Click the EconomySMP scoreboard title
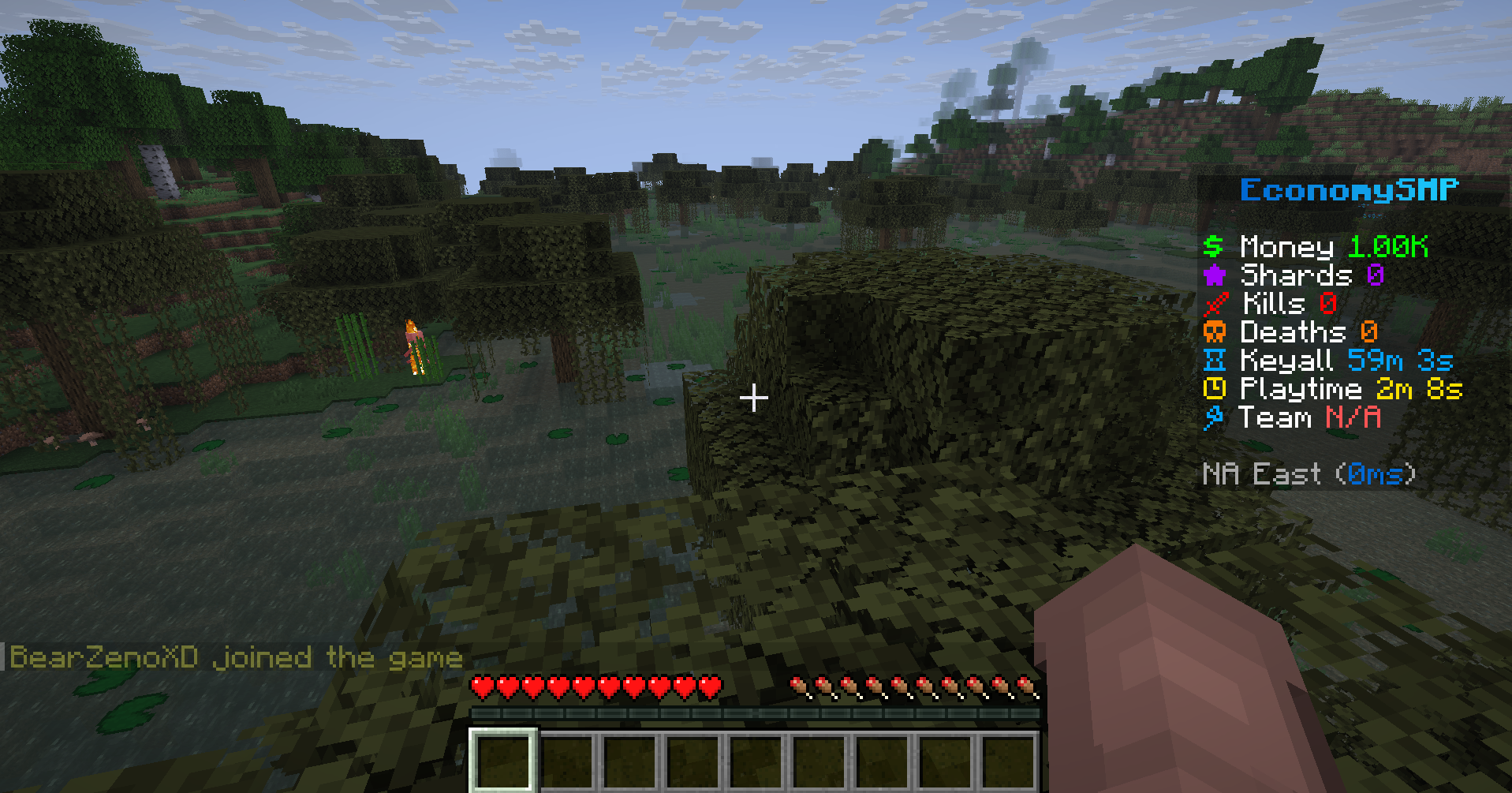The width and height of the screenshot is (1512, 793). (x=1349, y=190)
